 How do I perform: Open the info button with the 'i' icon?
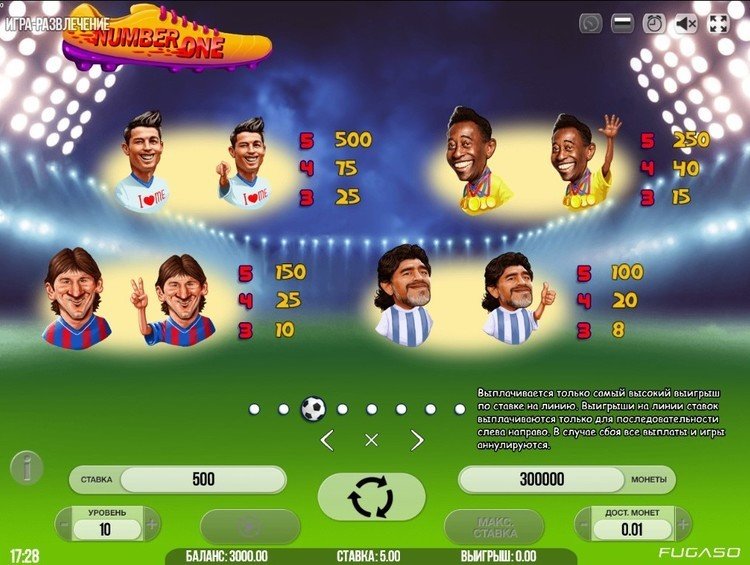coord(26,468)
